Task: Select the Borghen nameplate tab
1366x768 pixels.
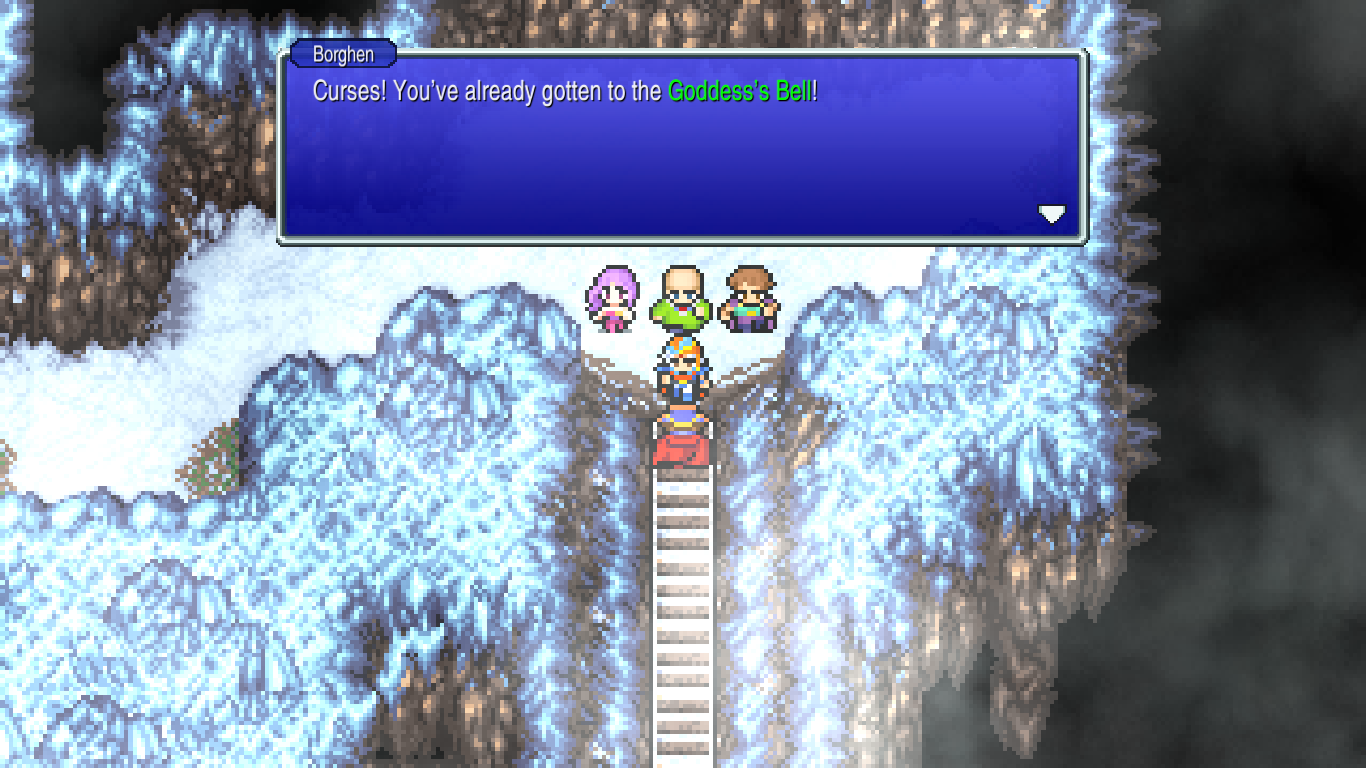Action: click(345, 54)
